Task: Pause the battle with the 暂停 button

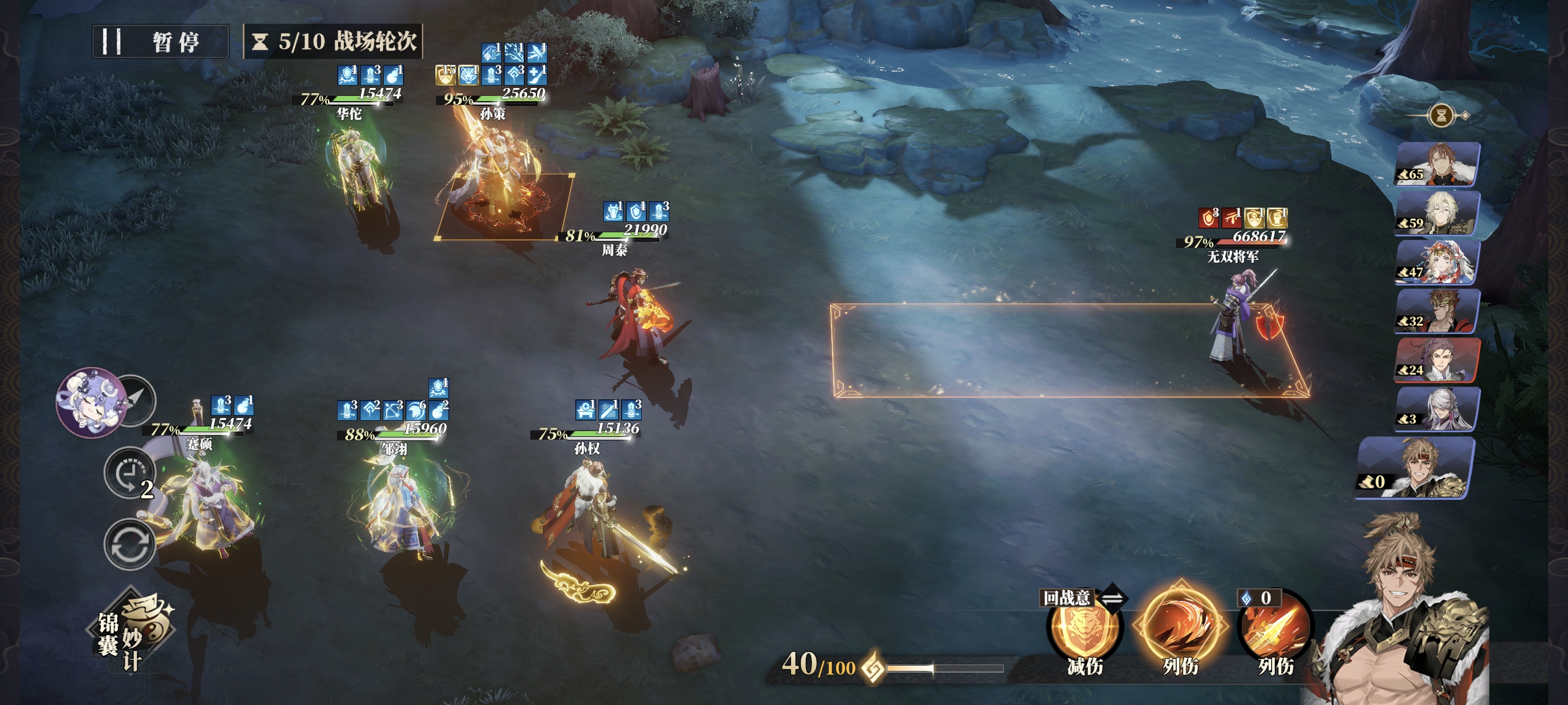Action: (x=160, y=42)
